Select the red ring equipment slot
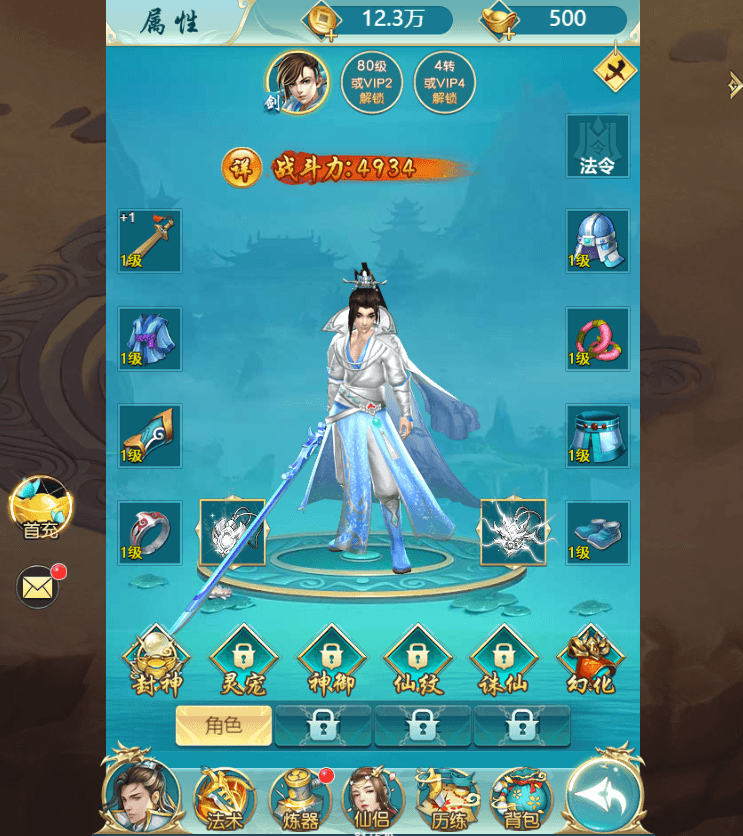The image size is (743, 836). coord(150,533)
